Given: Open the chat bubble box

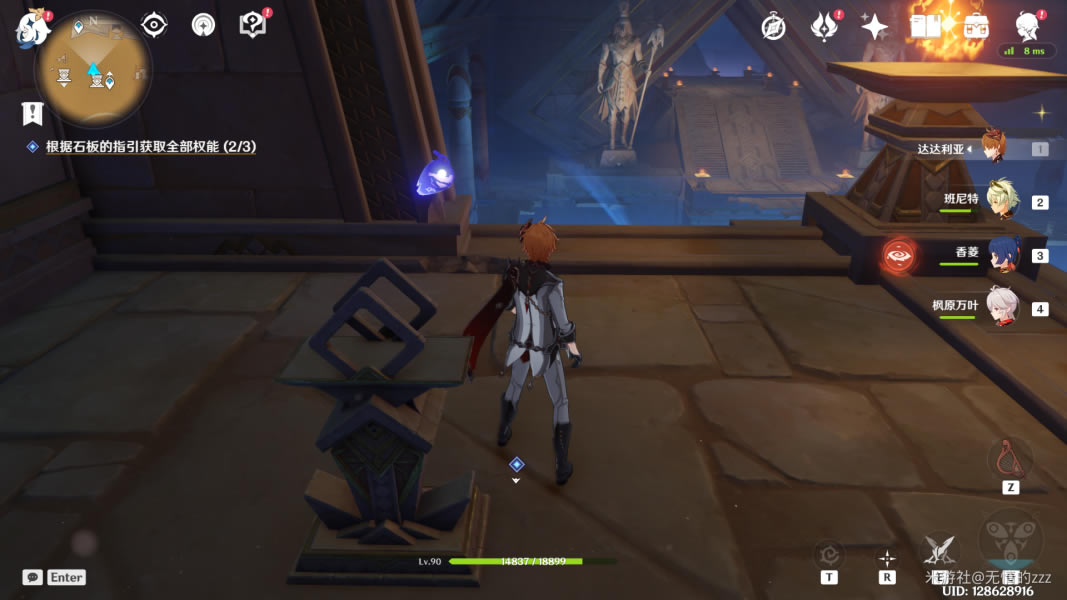Looking at the screenshot, I should [33, 577].
